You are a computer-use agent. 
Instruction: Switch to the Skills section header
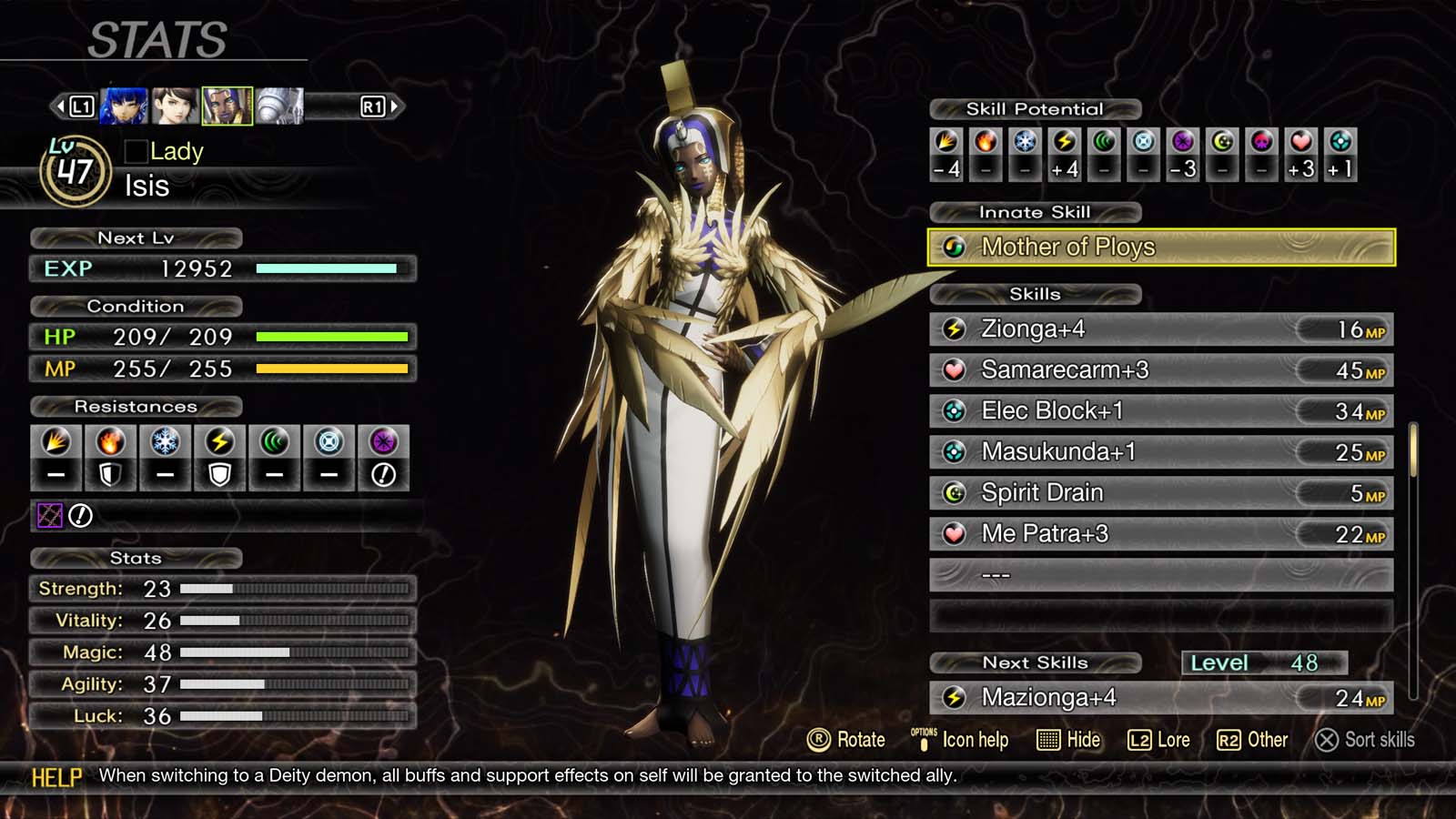click(x=1036, y=294)
